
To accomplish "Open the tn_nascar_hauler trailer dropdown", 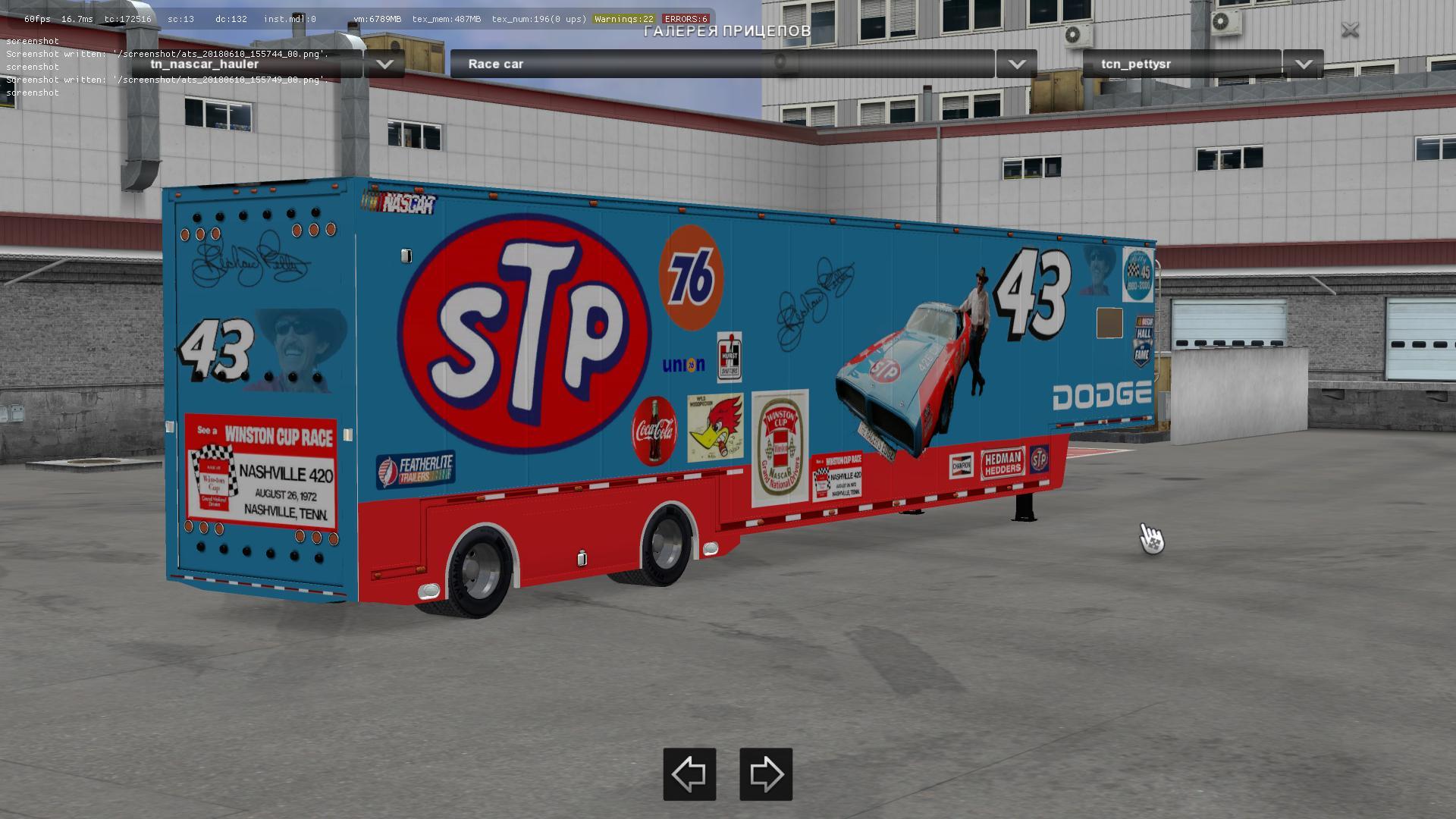I will 384,64.
